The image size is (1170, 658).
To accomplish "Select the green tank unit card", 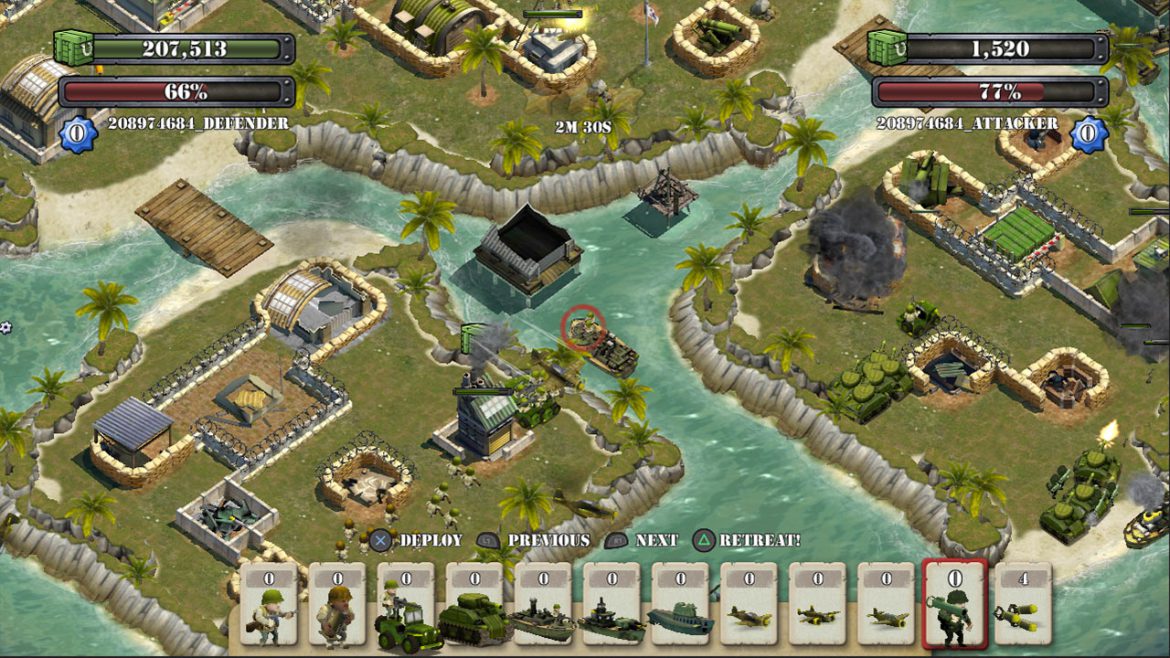I will pos(474,606).
